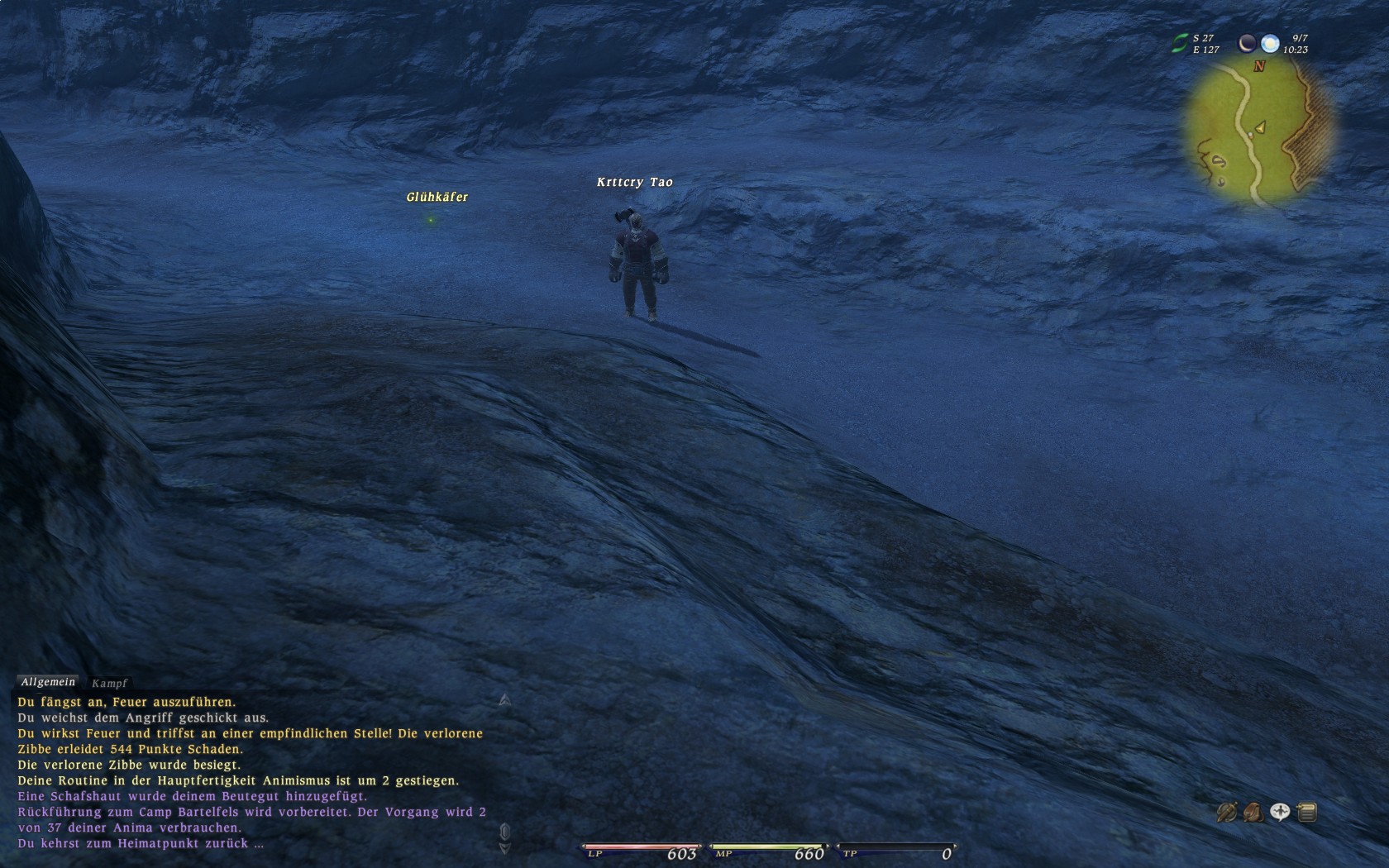Switch to the Kampf chat tab

click(110, 683)
